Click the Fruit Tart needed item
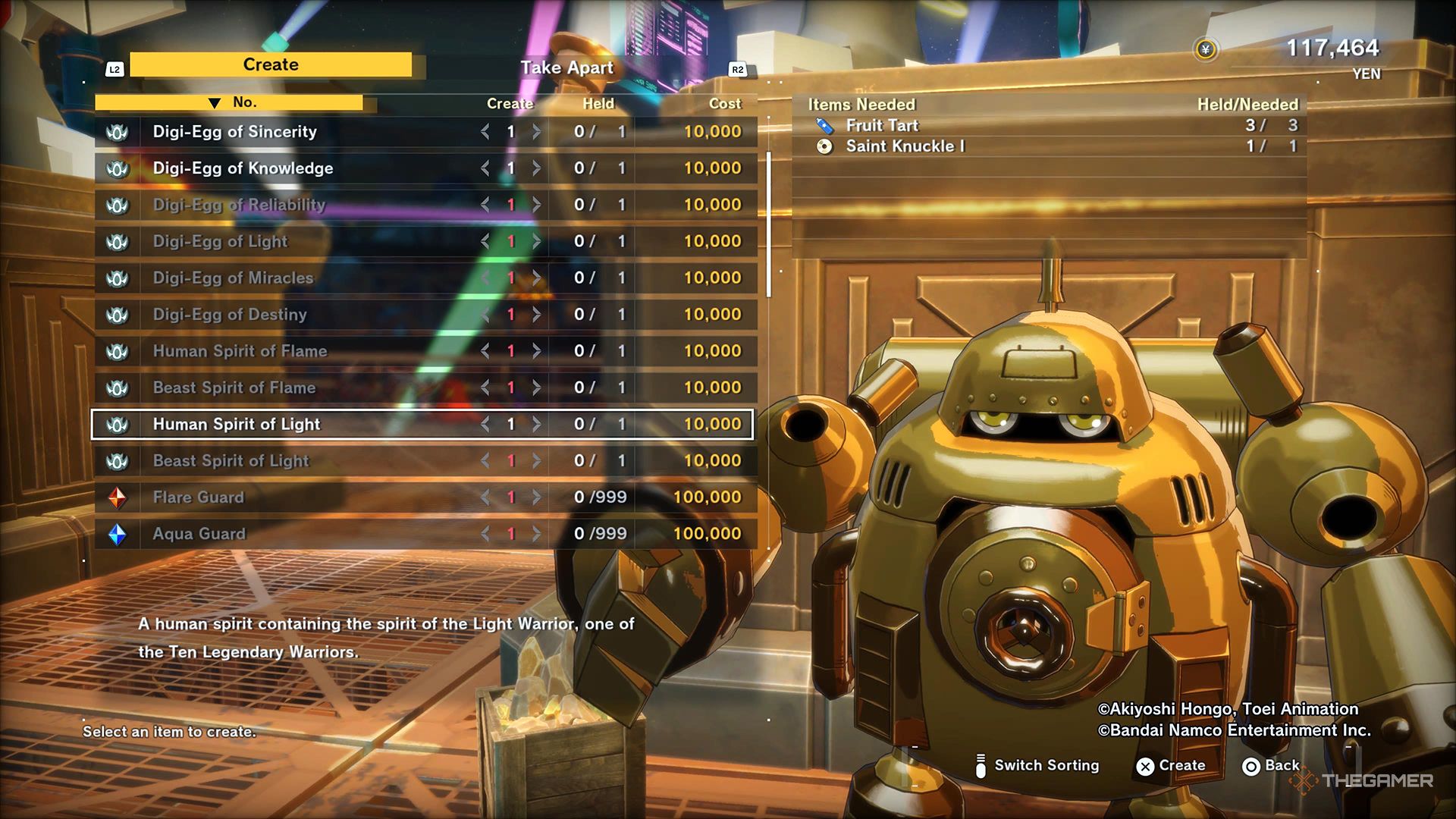 (x=882, y=126)
